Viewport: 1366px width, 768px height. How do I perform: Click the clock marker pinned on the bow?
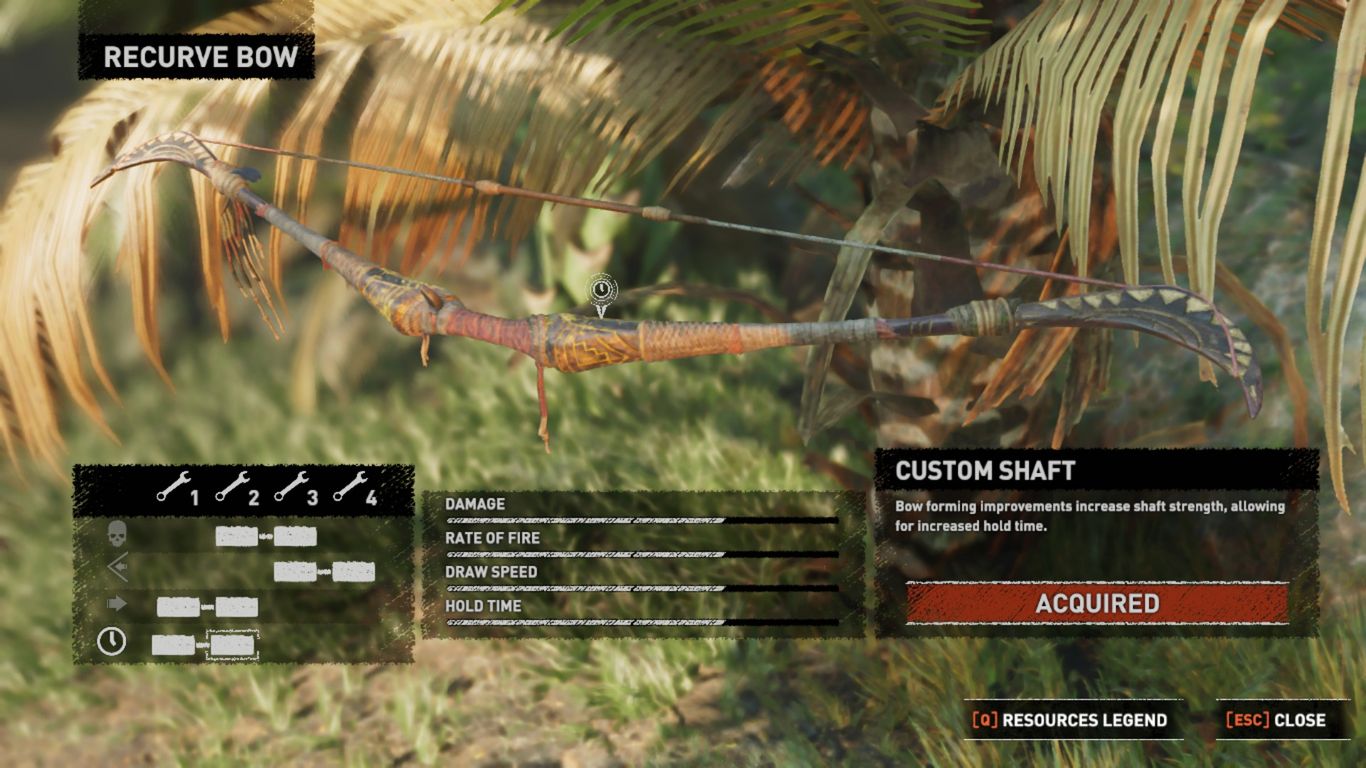pyautogui.click(x=601, y=291)
